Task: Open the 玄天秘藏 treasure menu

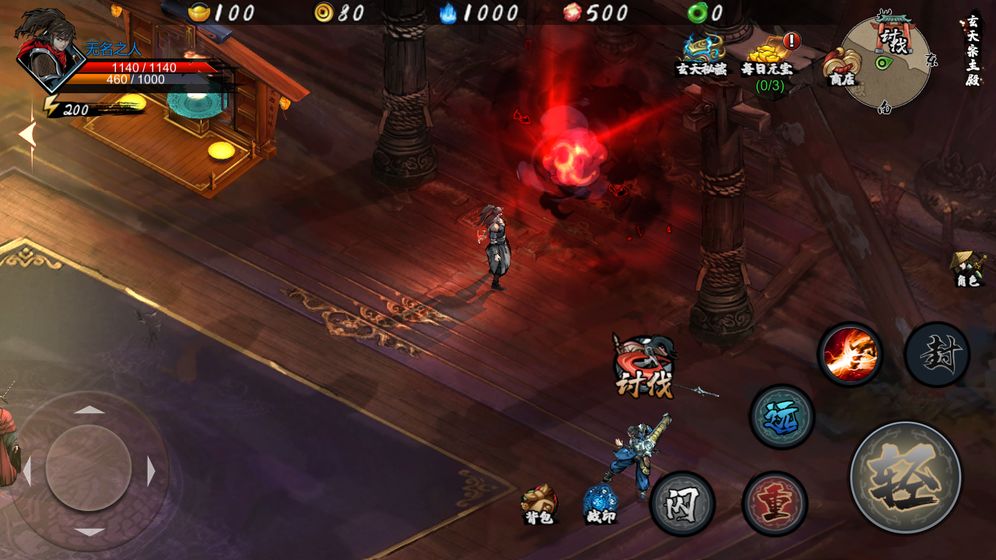Action: click(703, 58)
